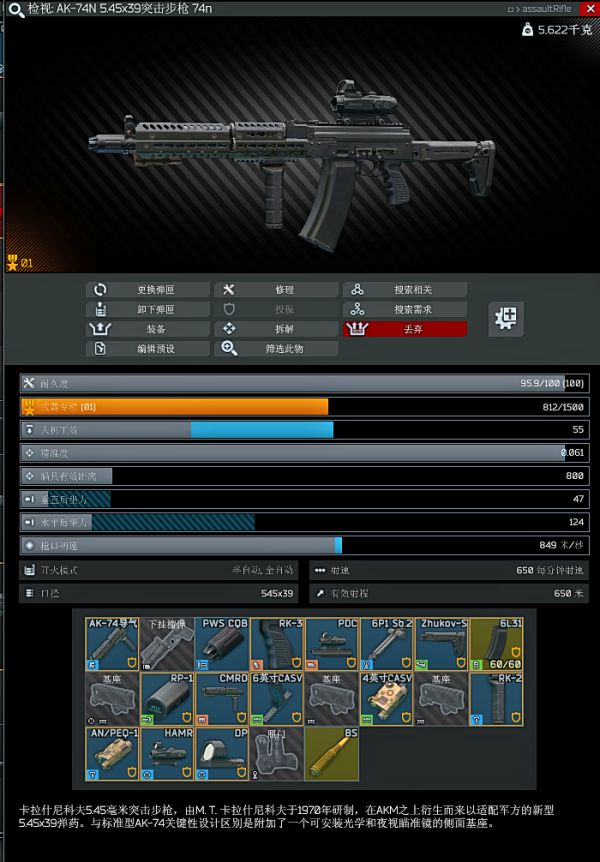The height and width of the screenshot is (862, 600).
Task: Activate 筛选此物 (filter by item)
Action: (276, 349)
